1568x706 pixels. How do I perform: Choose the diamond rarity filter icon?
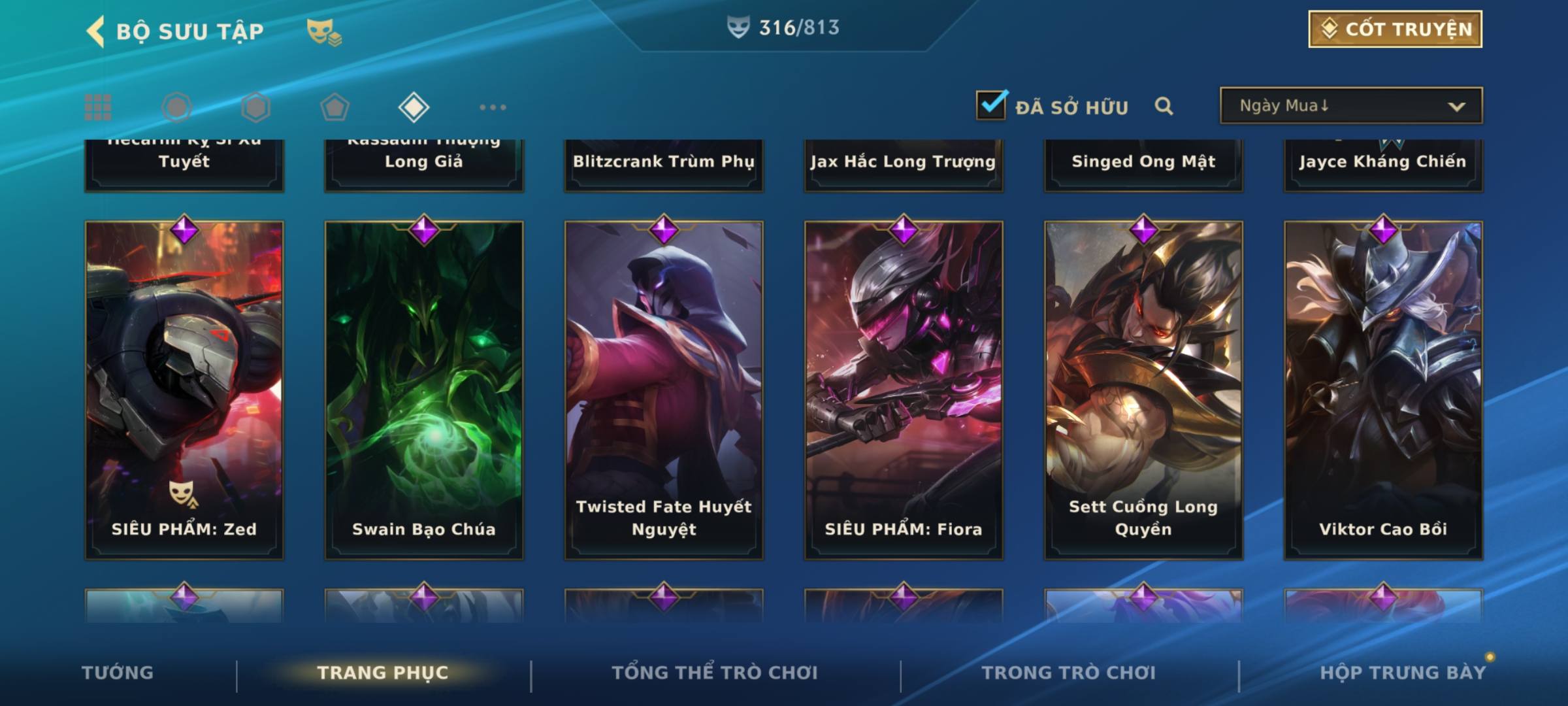(414, 107)
